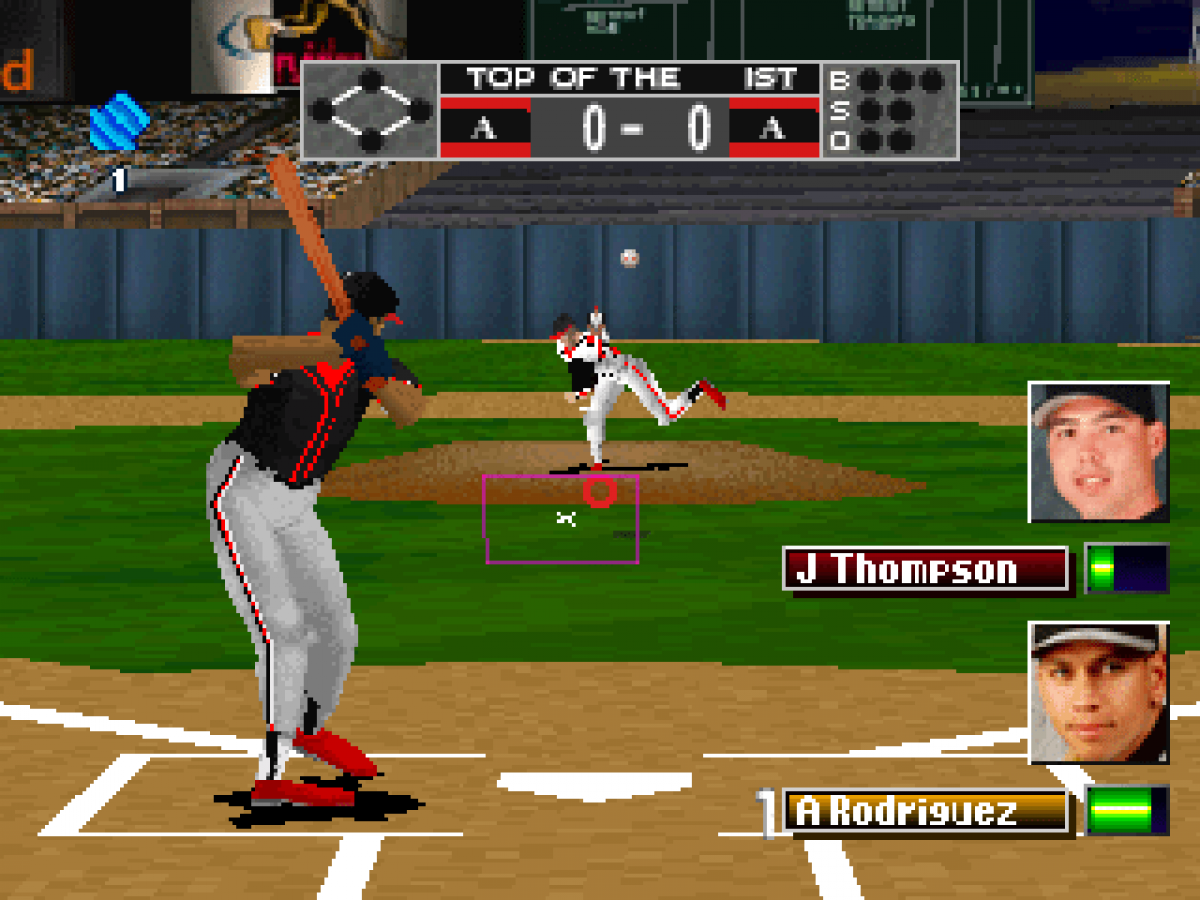Viewport: 1200px width, 900px height.
Task: Select the A Rodriguez batter portrait
Action: [1099, 692]
